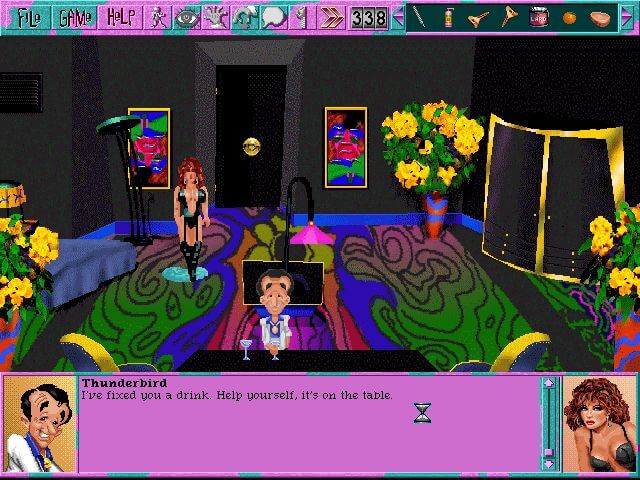Image resolution: width=640 pixels, height=480 pixels.
Task: Choose the hand action icon
Action: [215, 17]
